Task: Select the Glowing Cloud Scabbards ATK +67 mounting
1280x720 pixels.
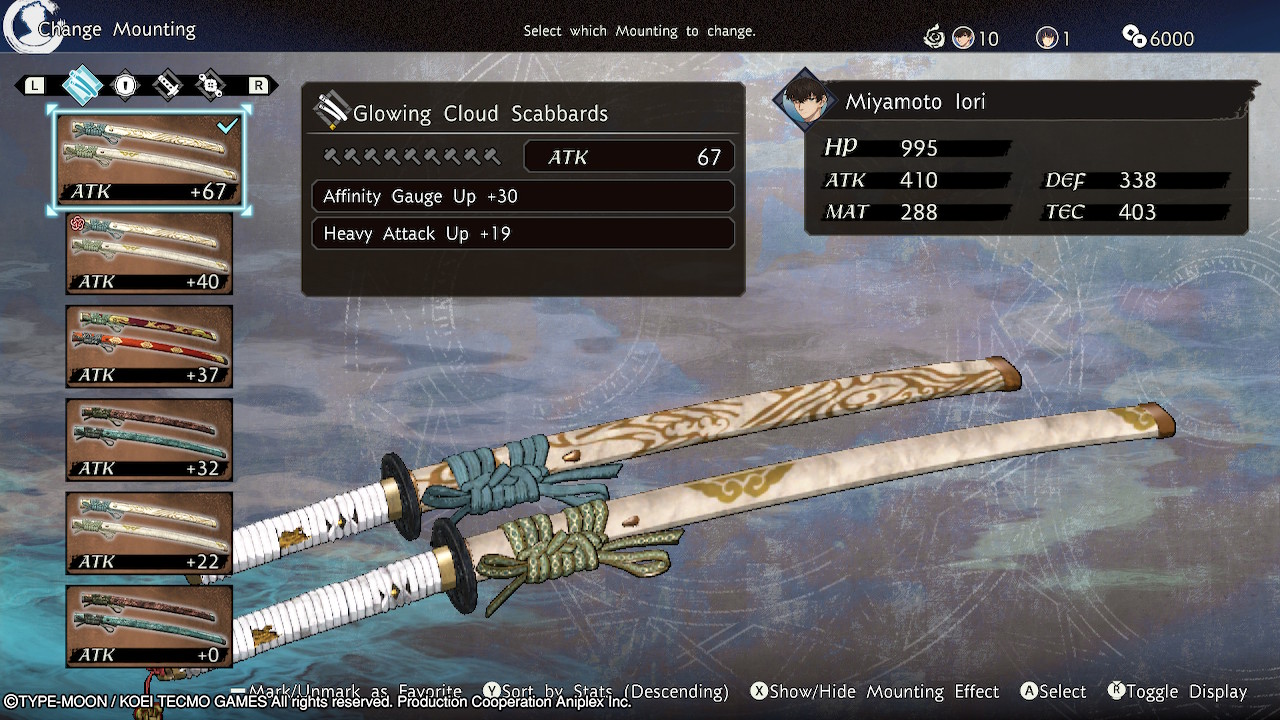Action: (x=149, y=161)
